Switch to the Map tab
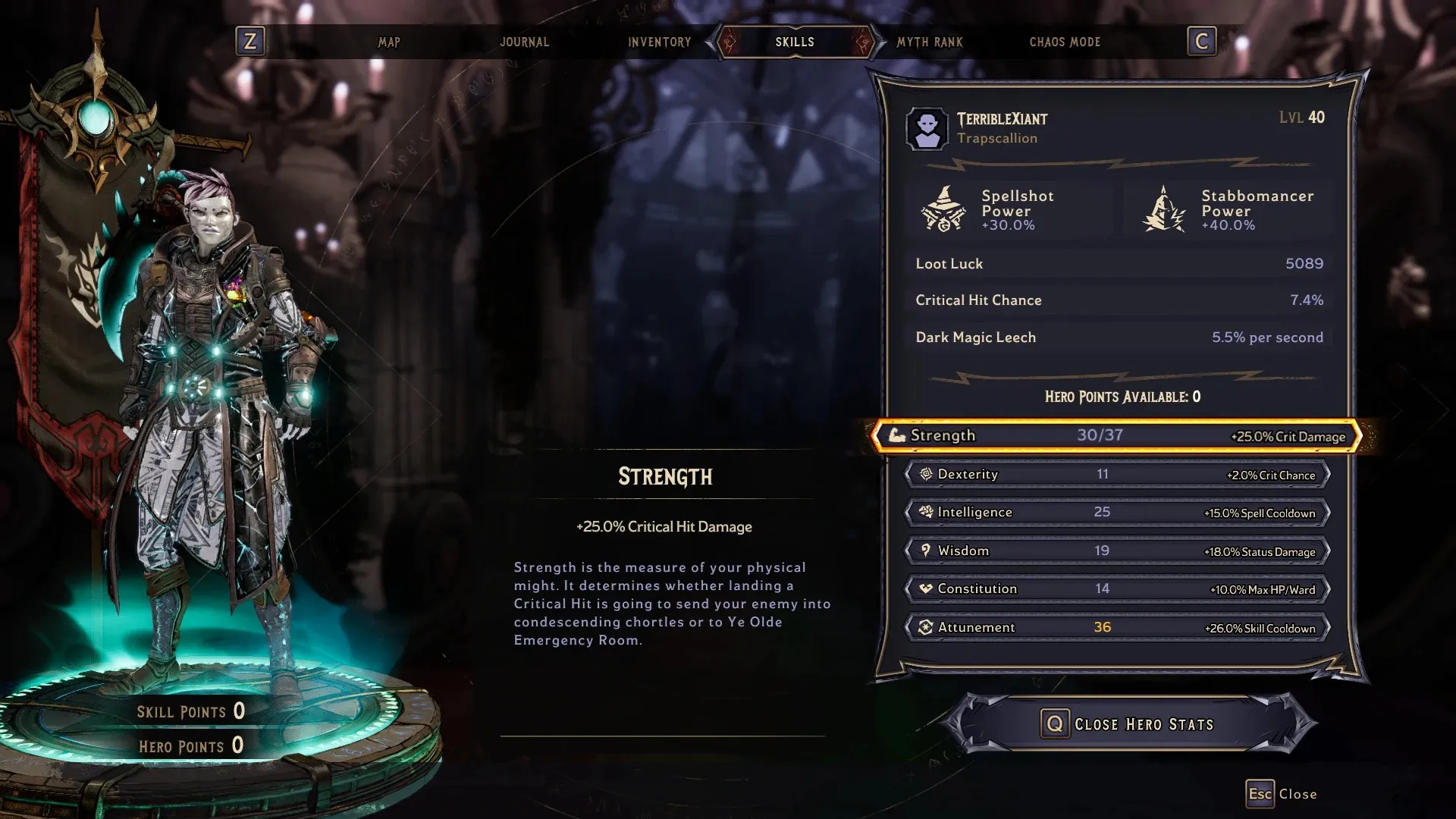Viewport: 1456px width, 819px height. coord(389,42)
